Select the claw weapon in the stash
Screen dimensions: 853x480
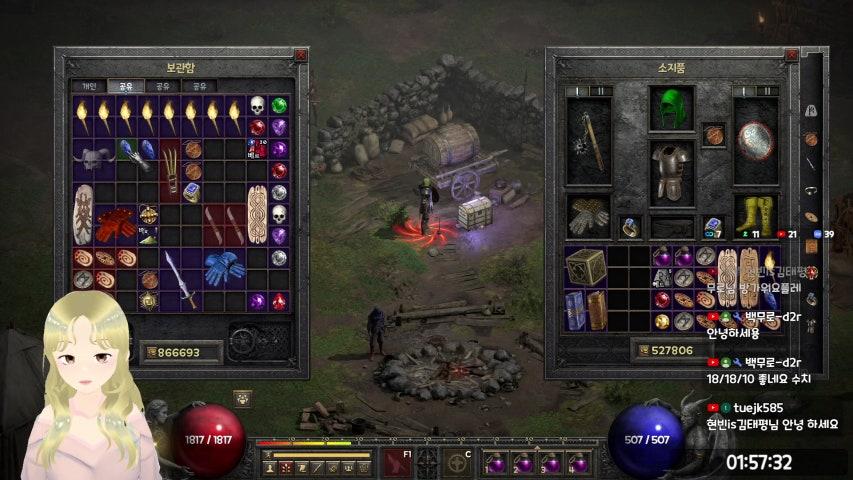tap(169, 169)
